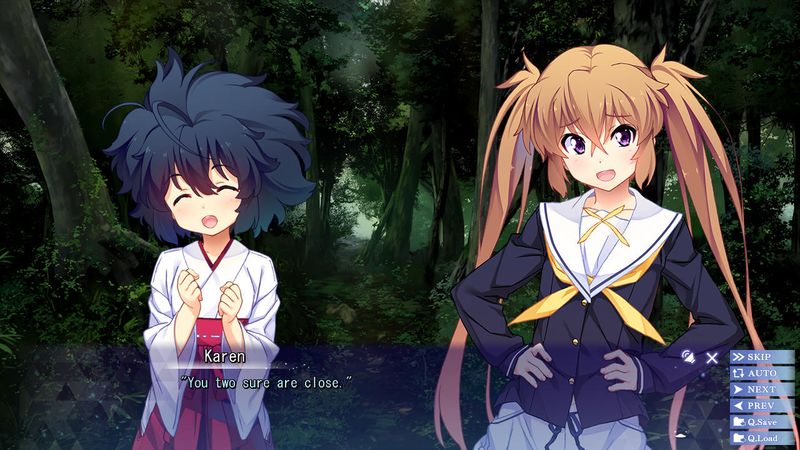Hide the dialogue box with X
Viewport: 800px width, 450px height.
pos(712,356)
